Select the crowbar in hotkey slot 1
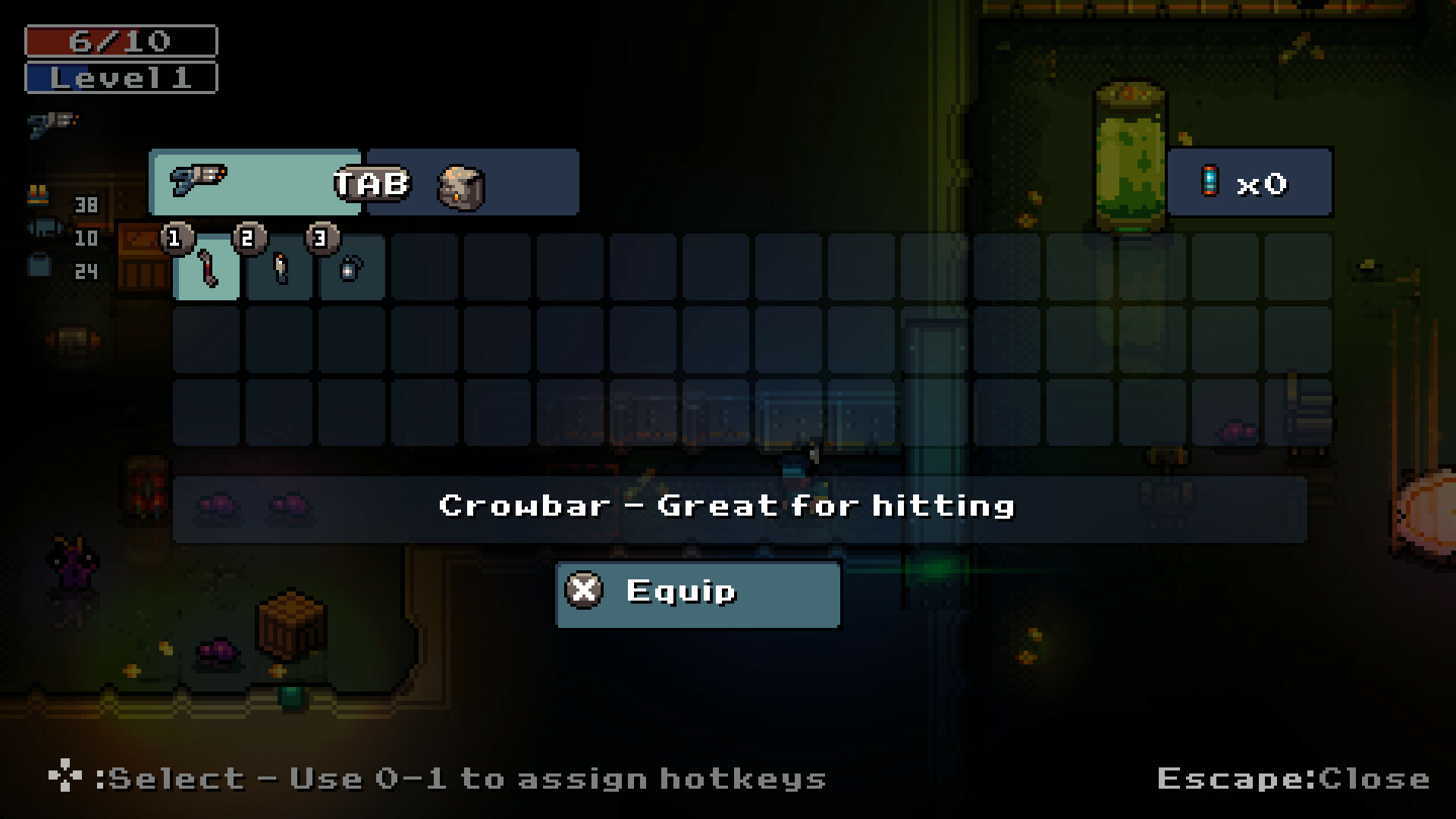Image resolution: width=1456 pixels, height=819 pixels. (206, 270)
